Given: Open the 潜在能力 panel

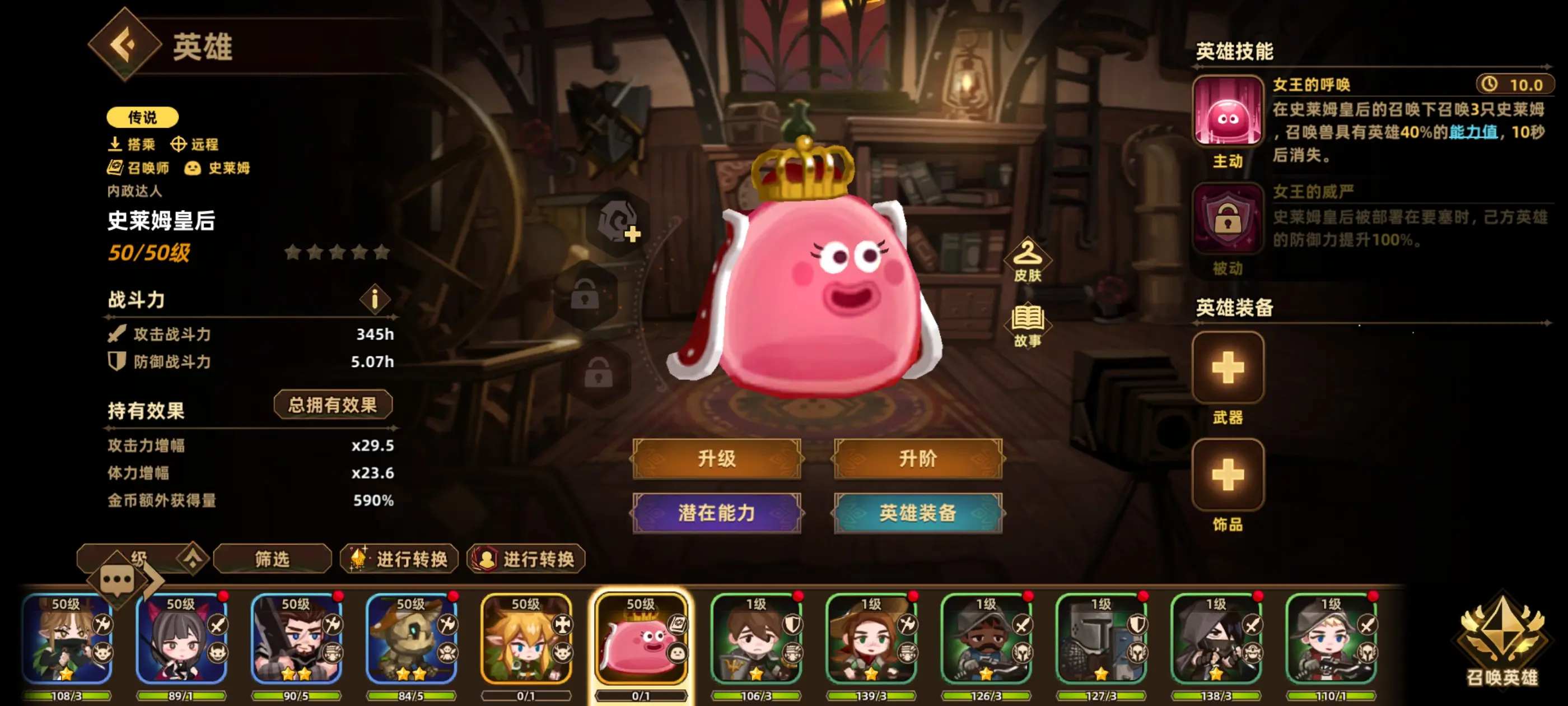Looking at the screenshot, I should (x=716, y=513).
